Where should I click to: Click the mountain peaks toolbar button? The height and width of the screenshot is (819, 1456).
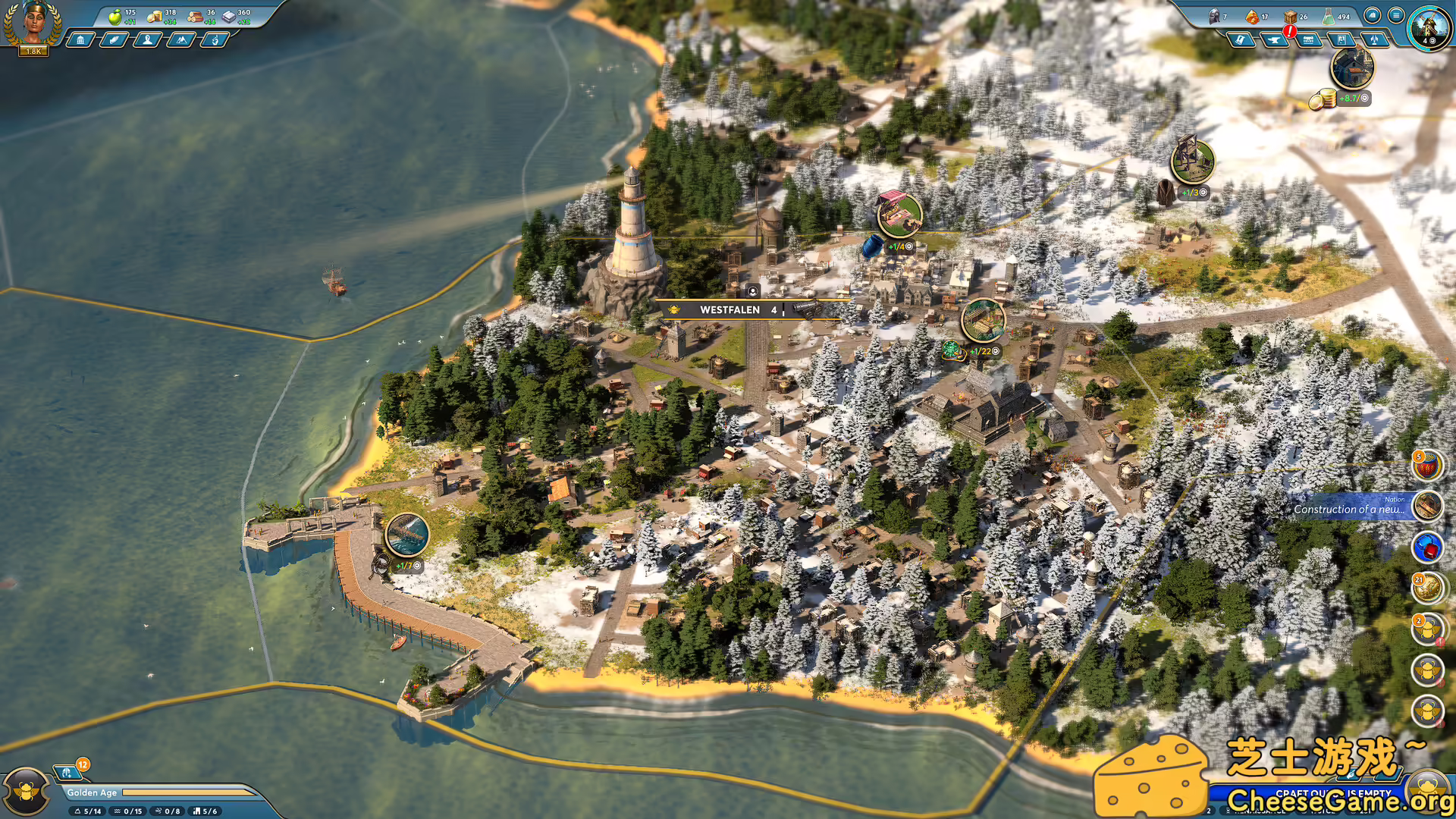tap(180, 39)
